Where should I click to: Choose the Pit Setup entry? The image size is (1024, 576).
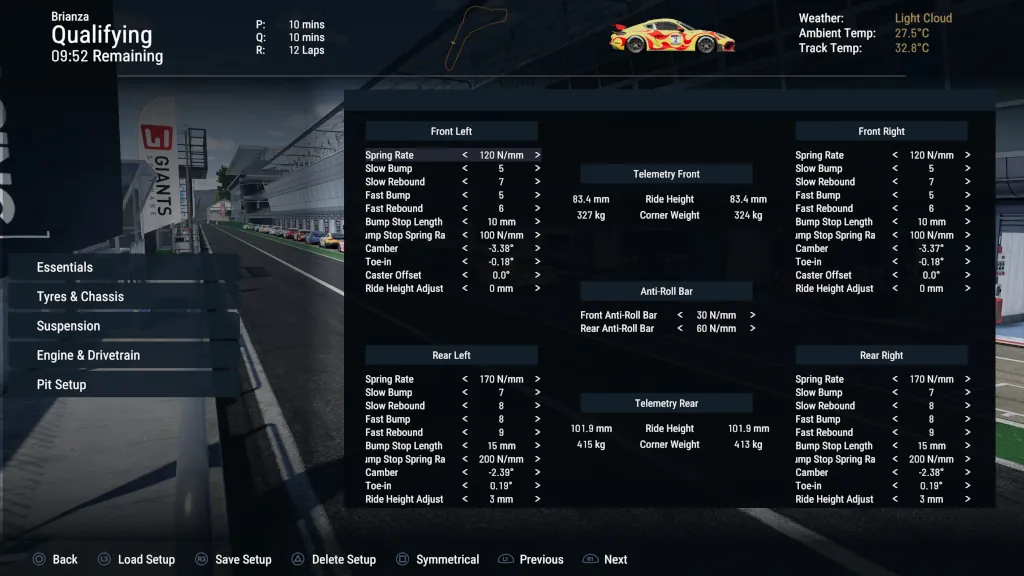tap(61, 384)
